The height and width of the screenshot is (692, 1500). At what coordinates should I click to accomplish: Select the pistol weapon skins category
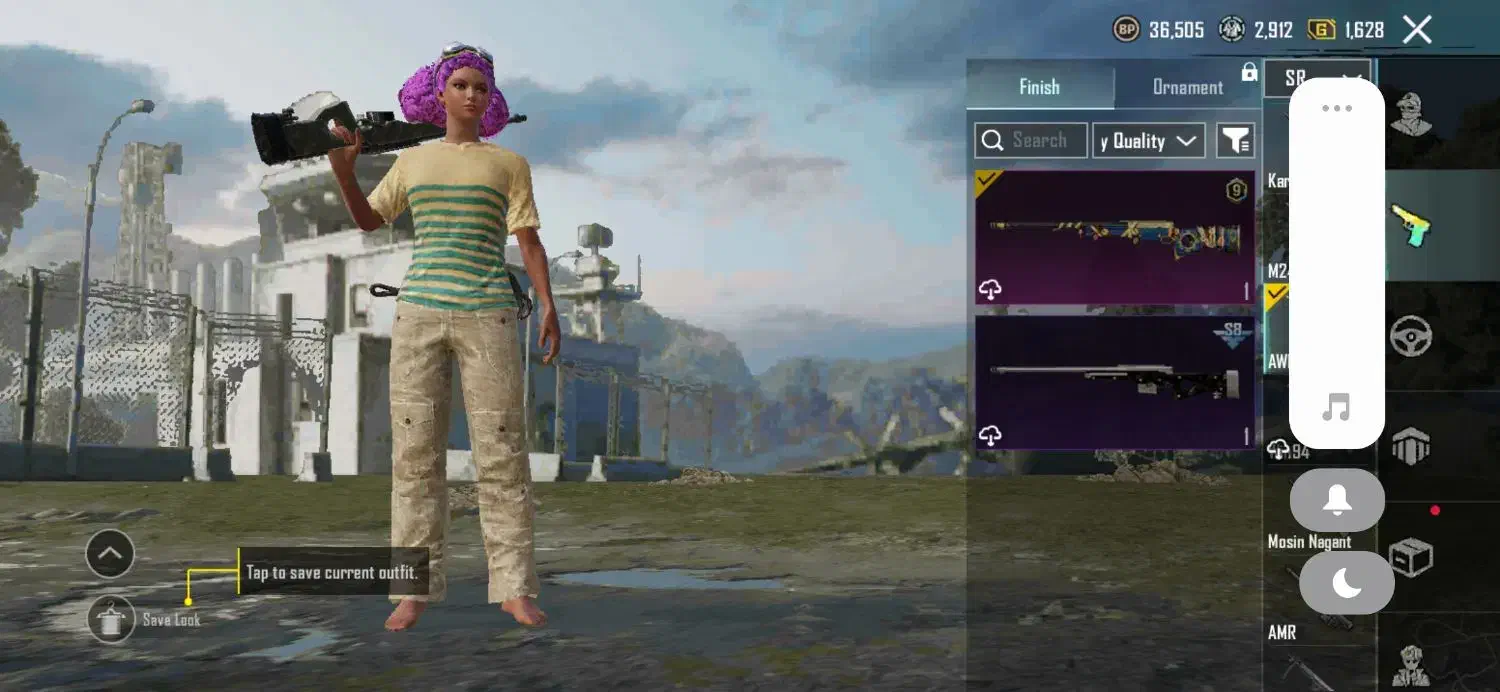click(x=1411, y=226)
